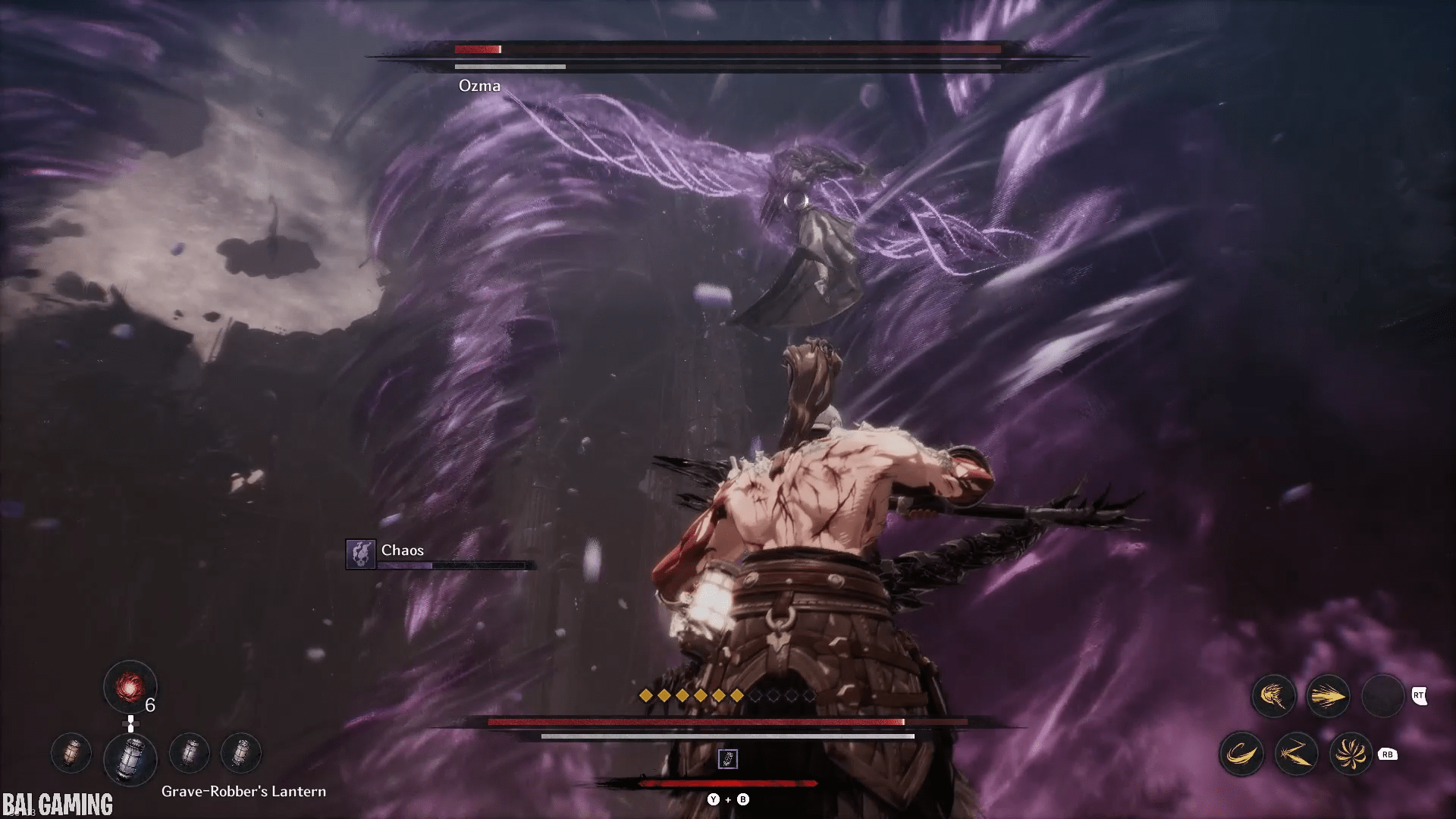
Task: Use the forward thrust arrow skill
Action: click(1328, 695)
